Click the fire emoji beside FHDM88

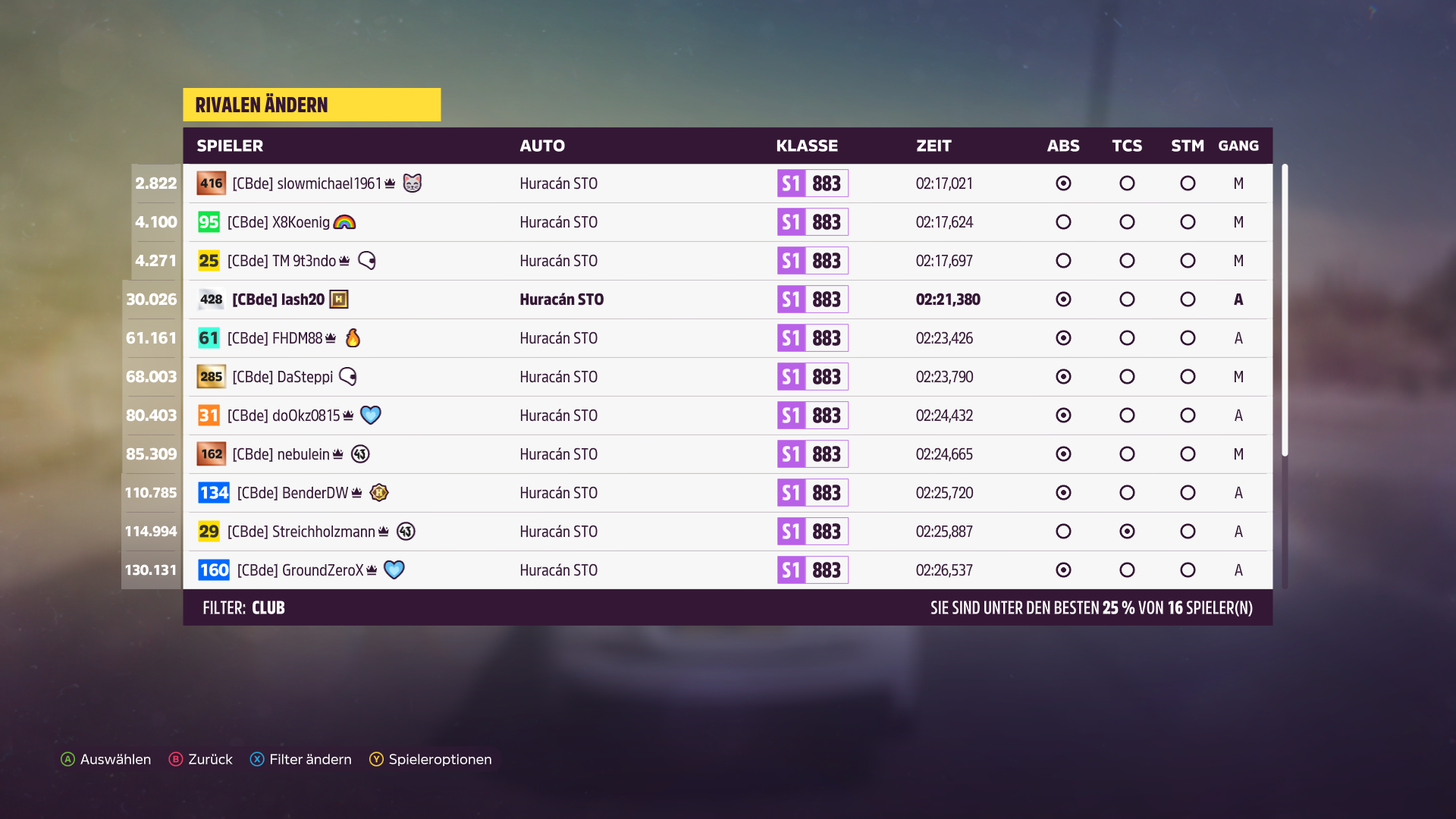point(353,338)
